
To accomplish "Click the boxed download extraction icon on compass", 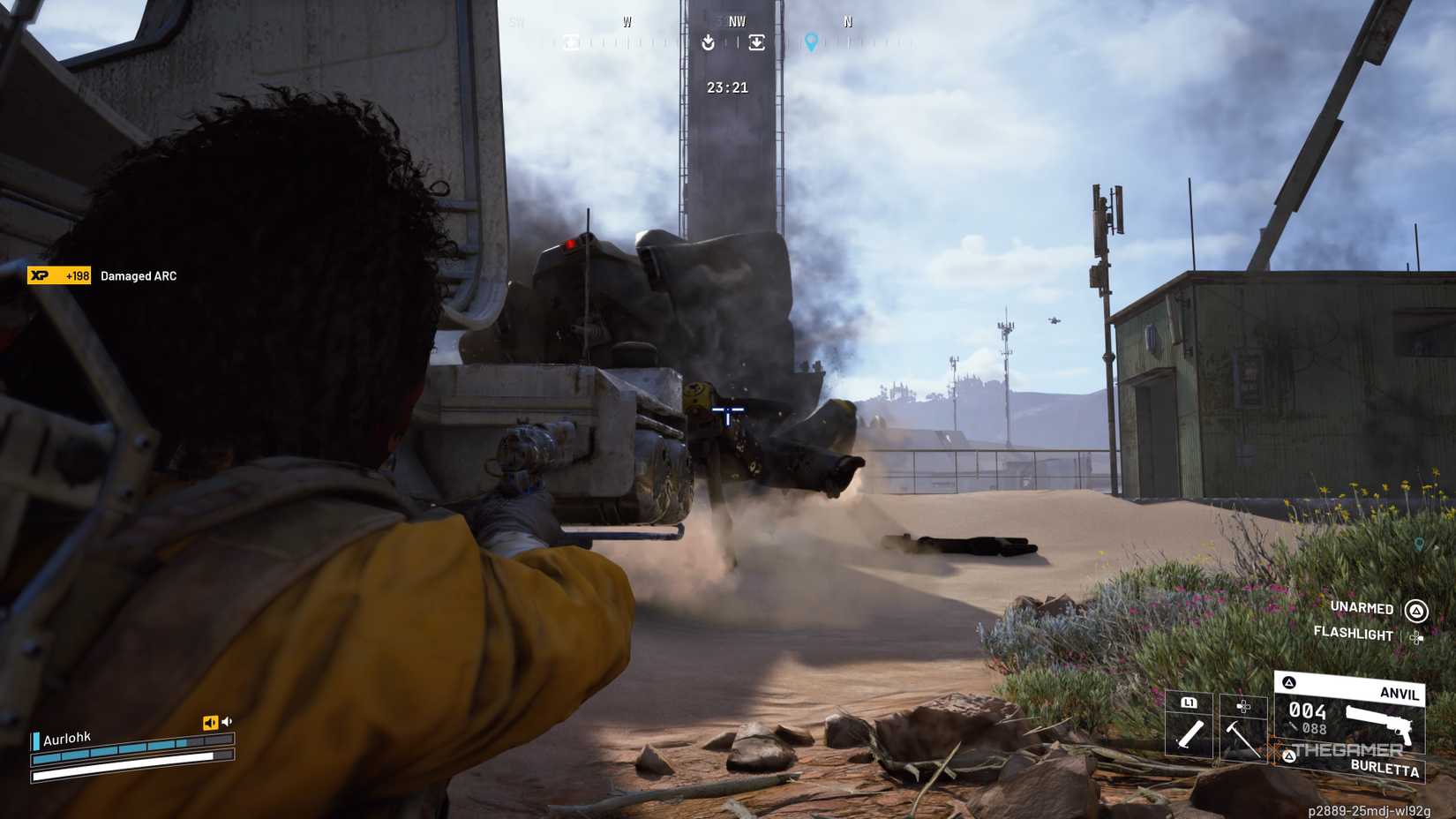I will [757, 41].
